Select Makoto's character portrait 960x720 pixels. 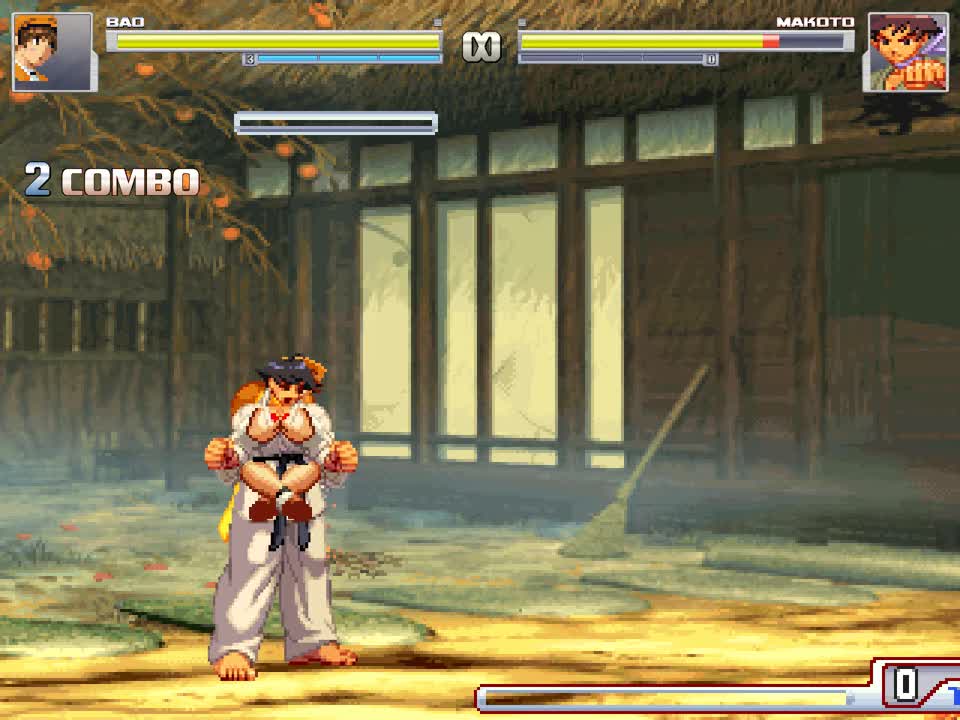coord(907,52)
